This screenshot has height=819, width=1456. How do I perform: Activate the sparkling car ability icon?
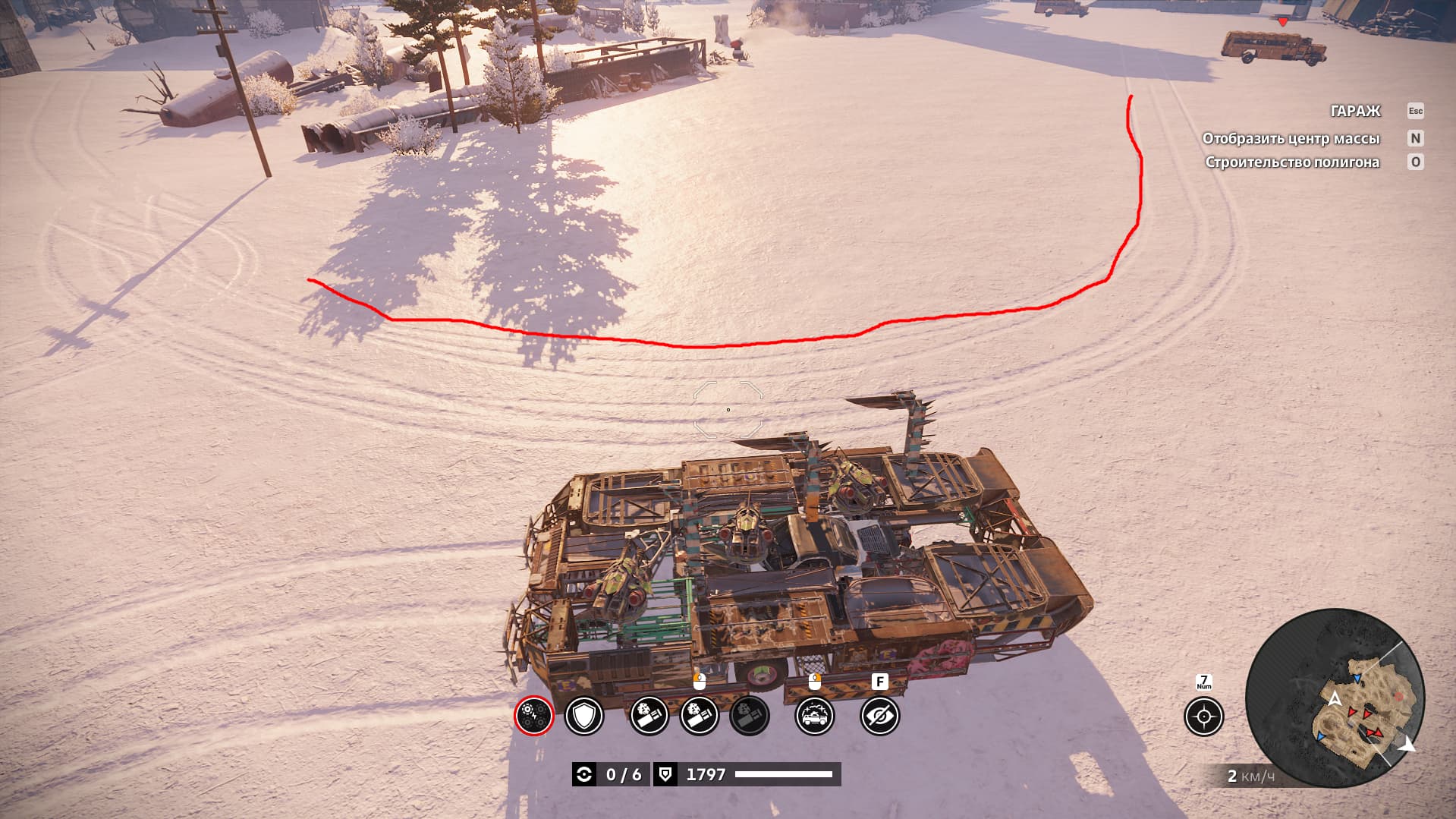click(x=814, y=716)
